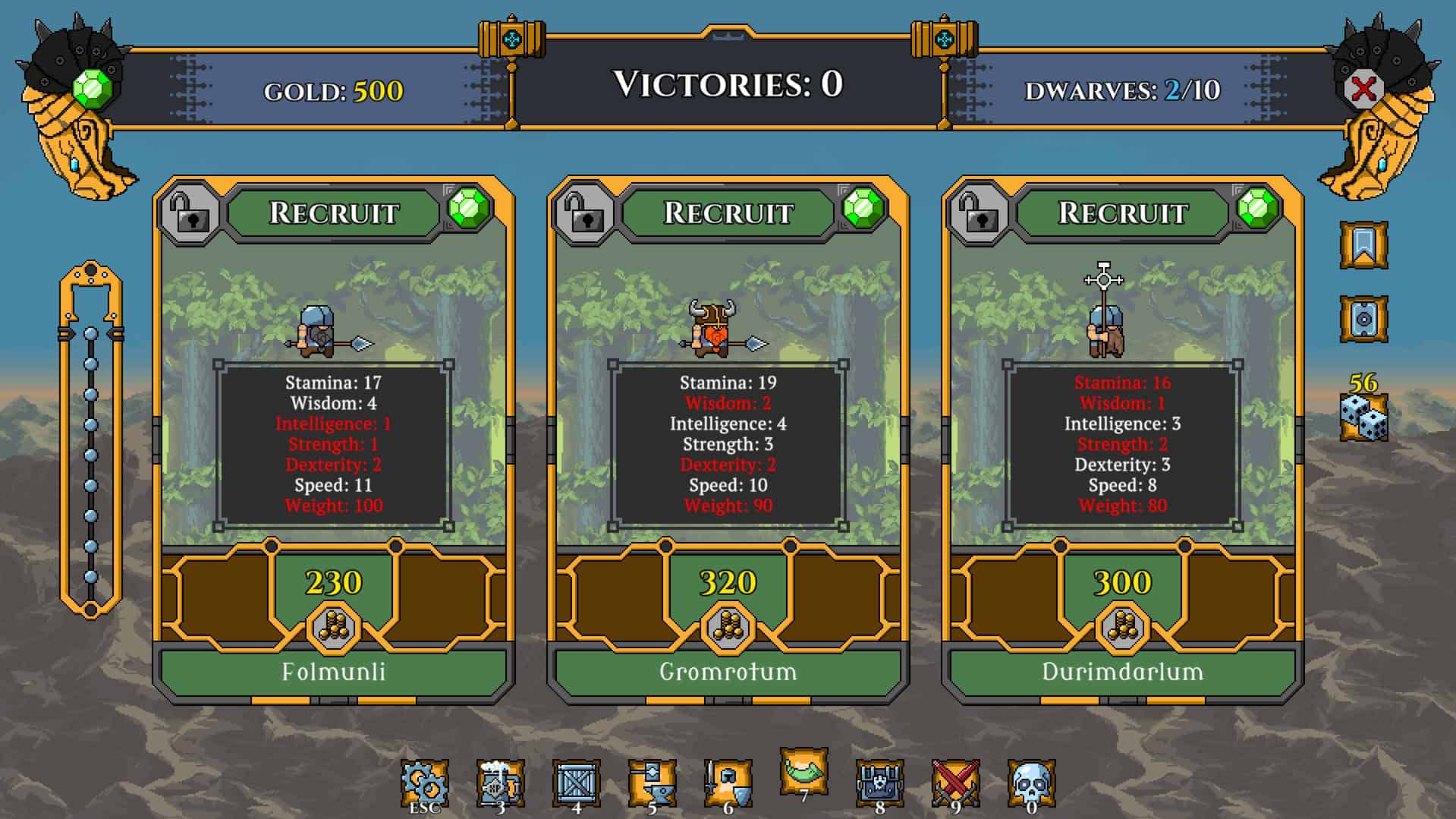Toggle the padlock on Gromrotum's card
Viewport: 1456px width, 819px height.
(584, 212)
